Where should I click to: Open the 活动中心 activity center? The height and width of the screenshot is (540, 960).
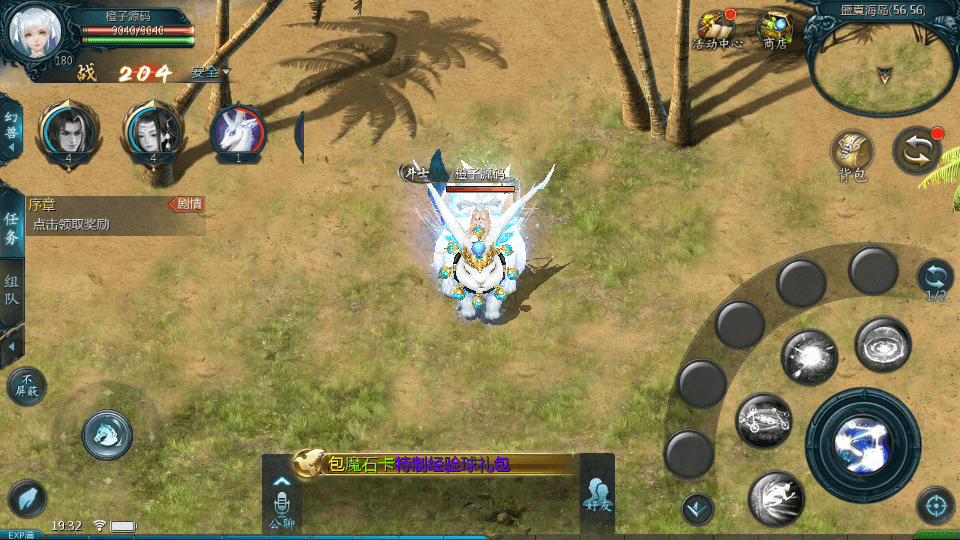[x=717, y=31]
